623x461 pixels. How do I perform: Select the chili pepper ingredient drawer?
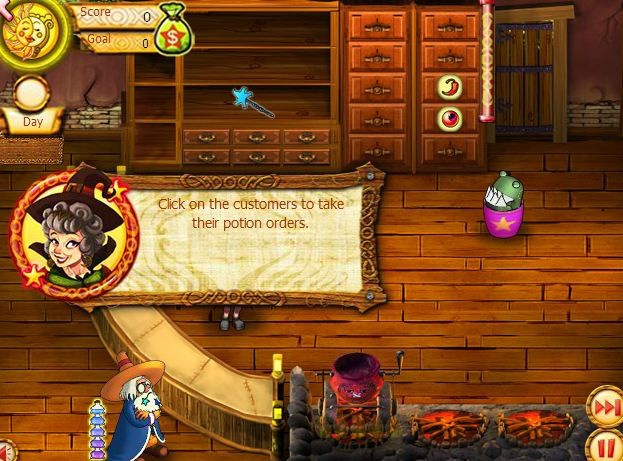449,87
